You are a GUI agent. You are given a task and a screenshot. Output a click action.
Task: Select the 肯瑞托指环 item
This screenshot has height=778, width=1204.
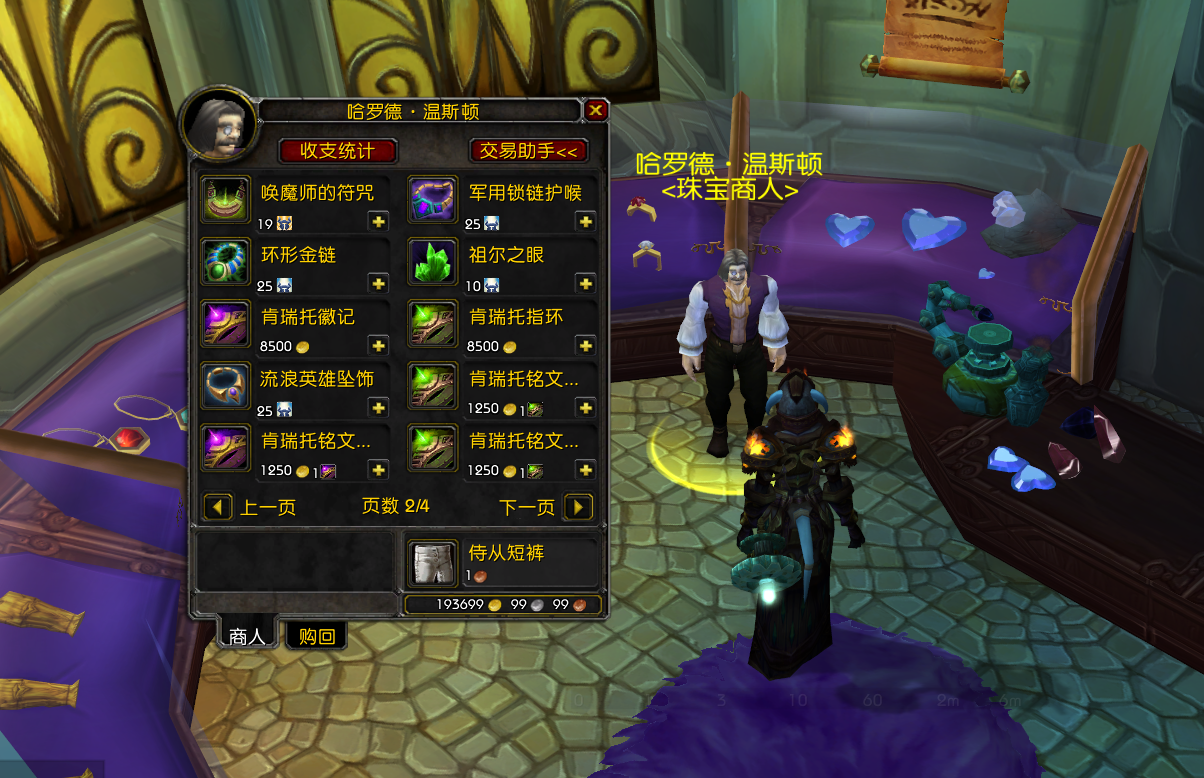pos(432,322)
